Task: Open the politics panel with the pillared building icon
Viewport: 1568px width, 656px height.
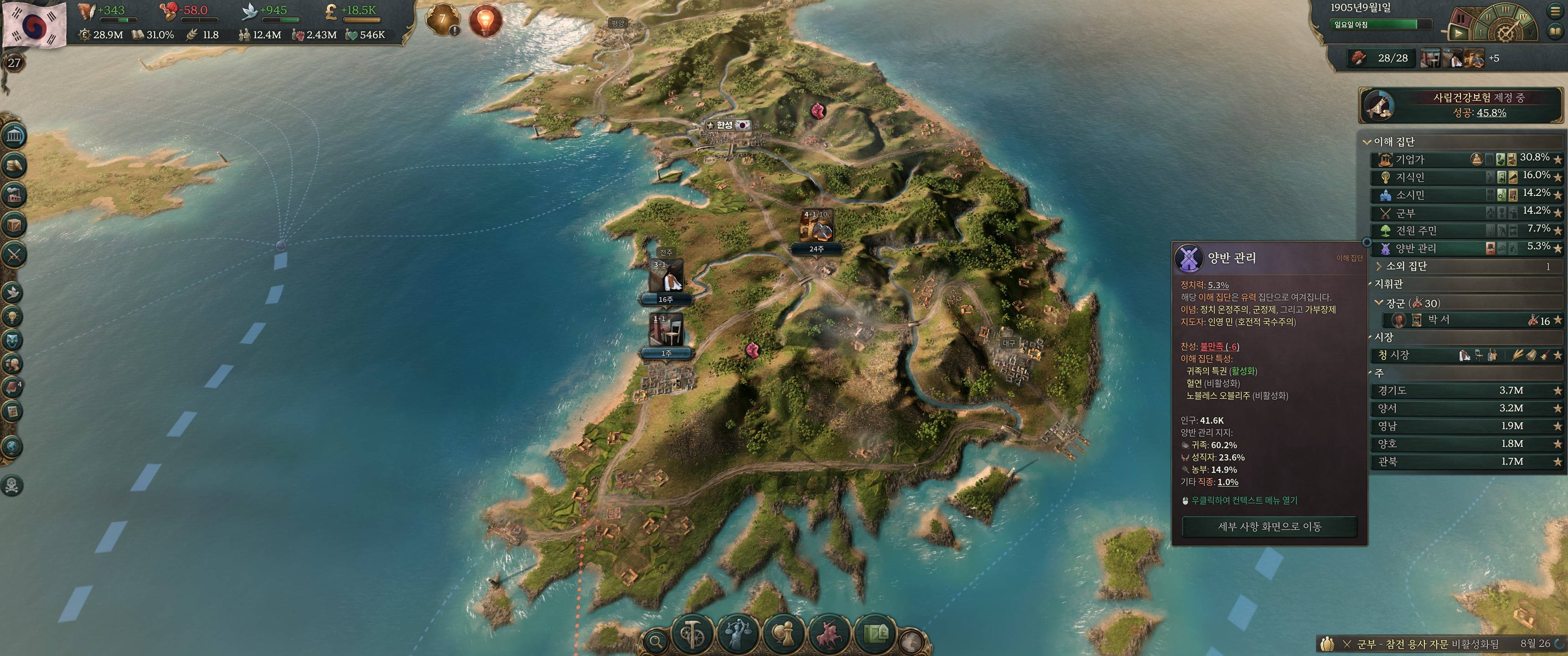Action: point(14,136)
